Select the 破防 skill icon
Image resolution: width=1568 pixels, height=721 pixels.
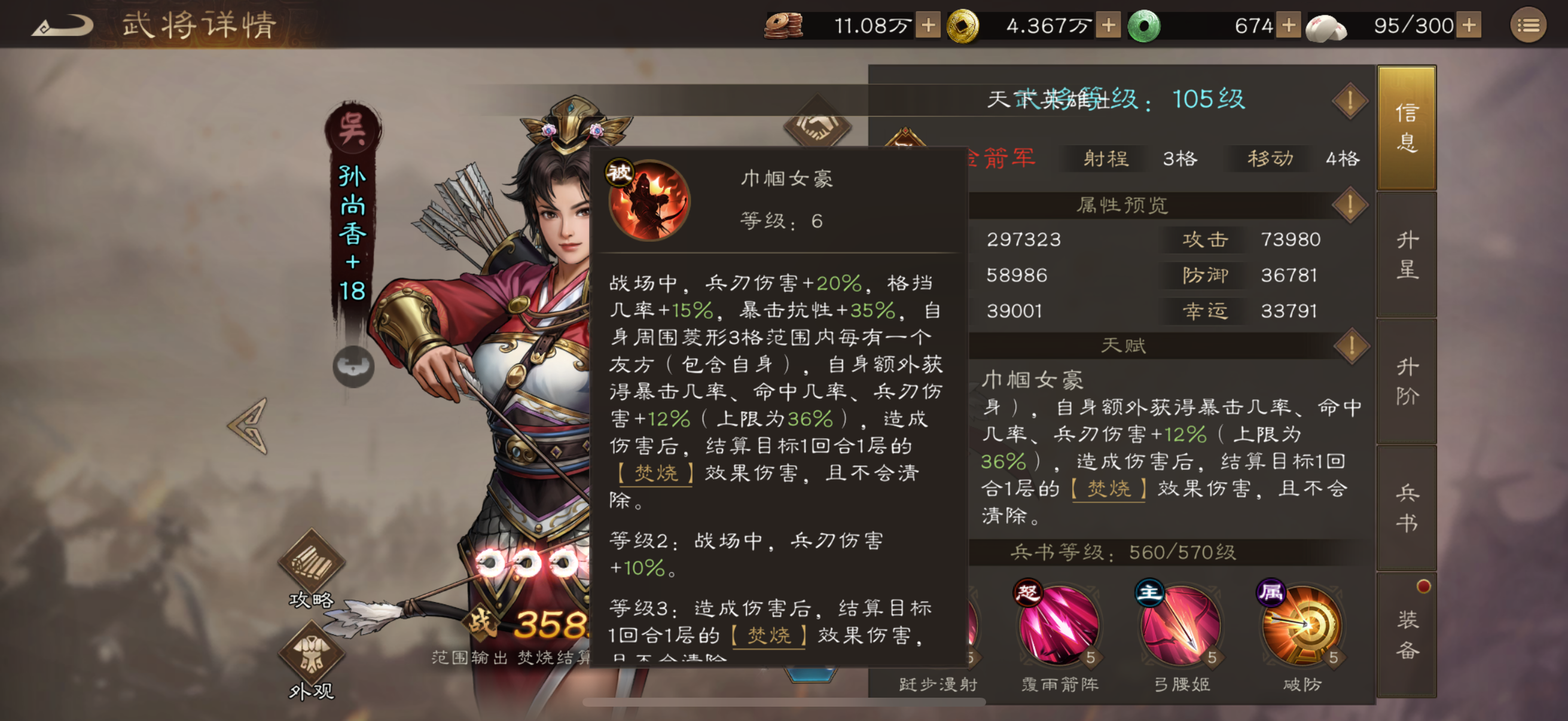[x=1302, y=627]
